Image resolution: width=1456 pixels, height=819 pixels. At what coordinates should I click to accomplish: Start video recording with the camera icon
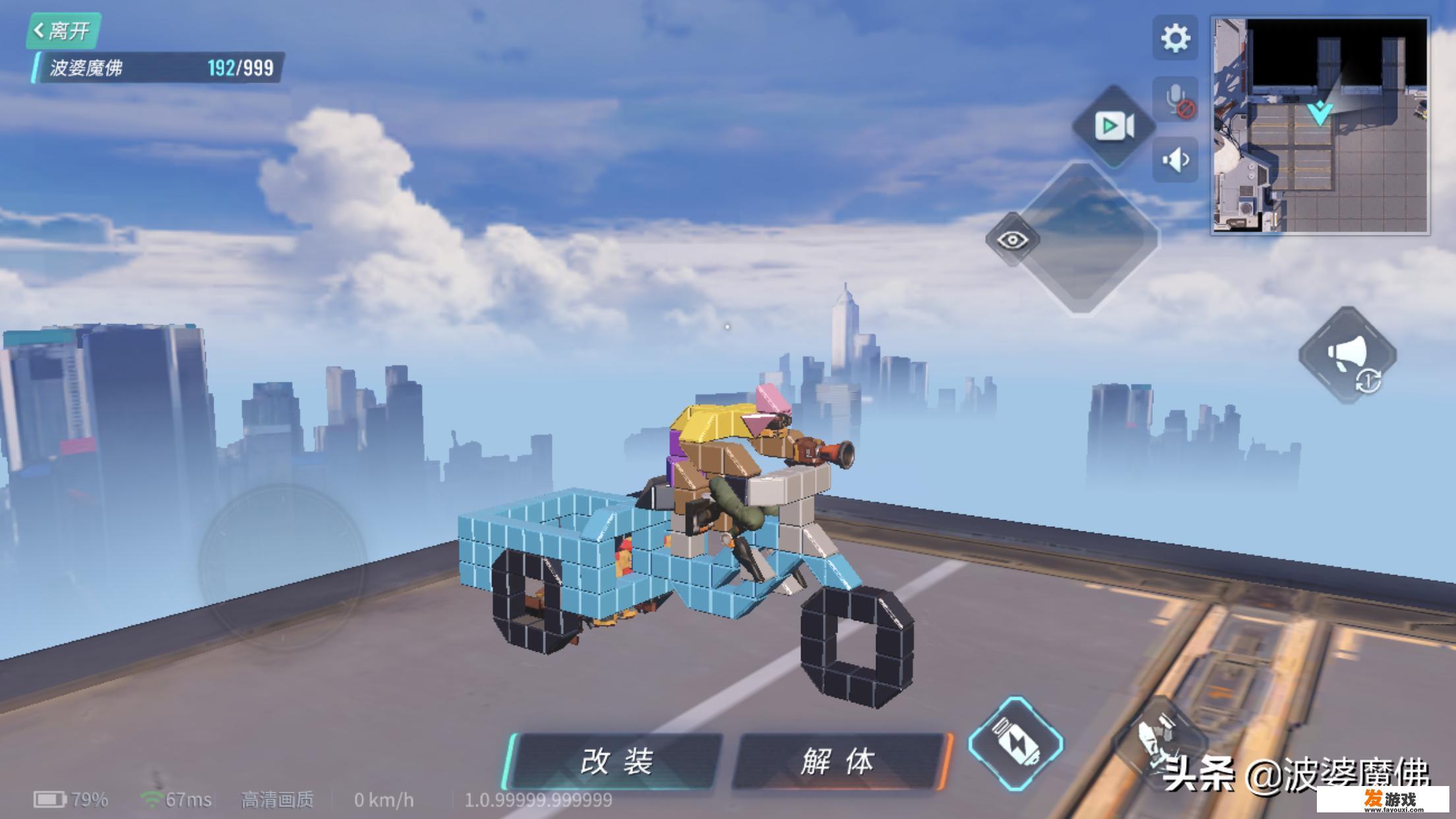click(1114, 125)
